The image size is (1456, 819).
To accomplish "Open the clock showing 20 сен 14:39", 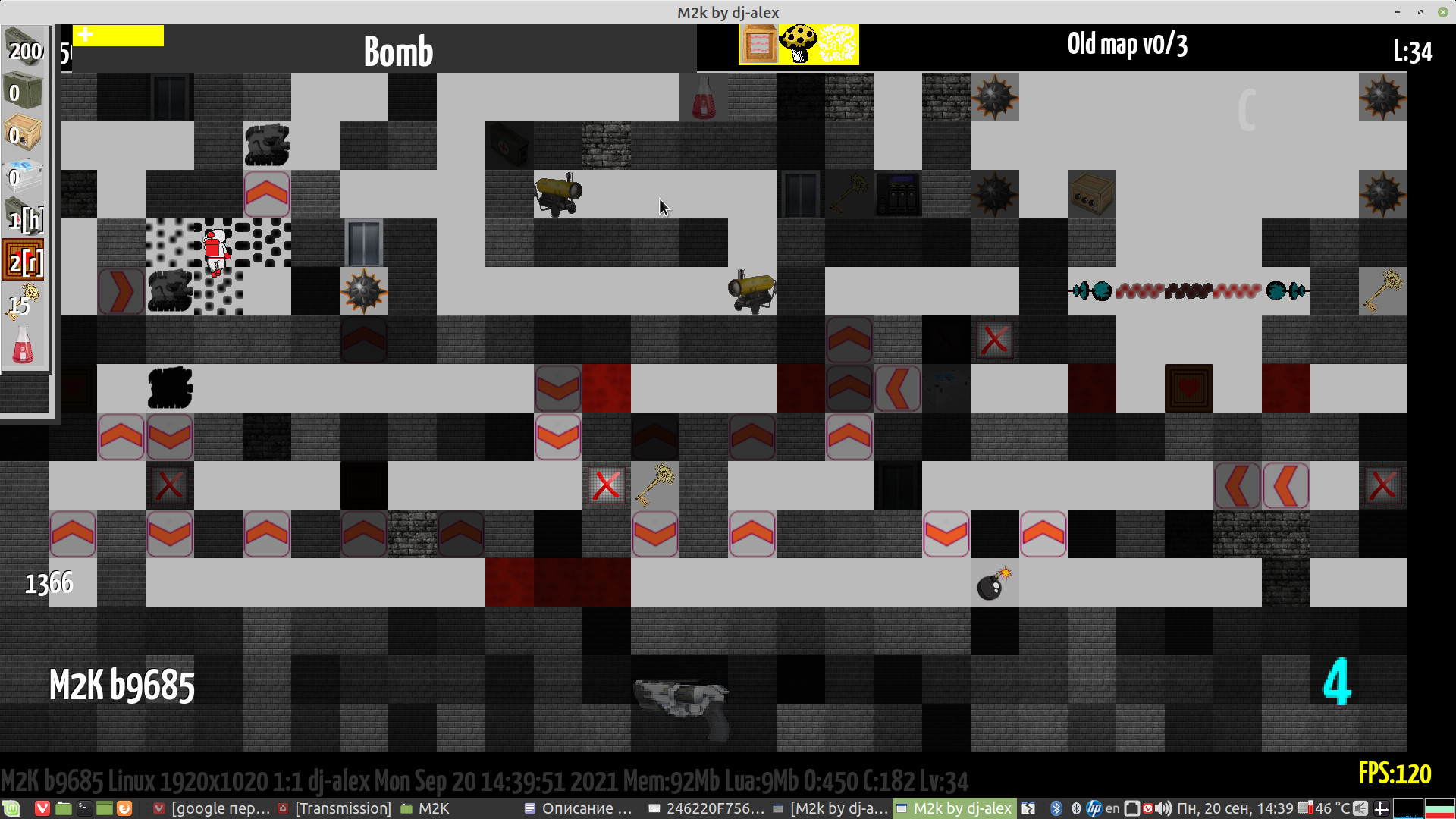I will pyautogui.click(x=1236, y=808).
